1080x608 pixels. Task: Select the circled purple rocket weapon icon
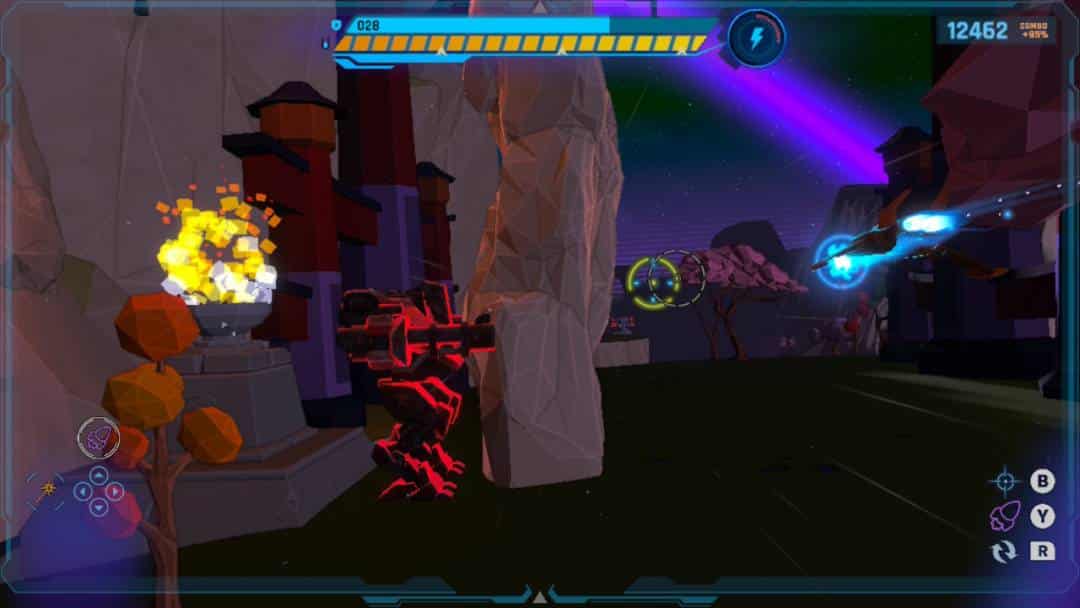click(x=98, y=437)
